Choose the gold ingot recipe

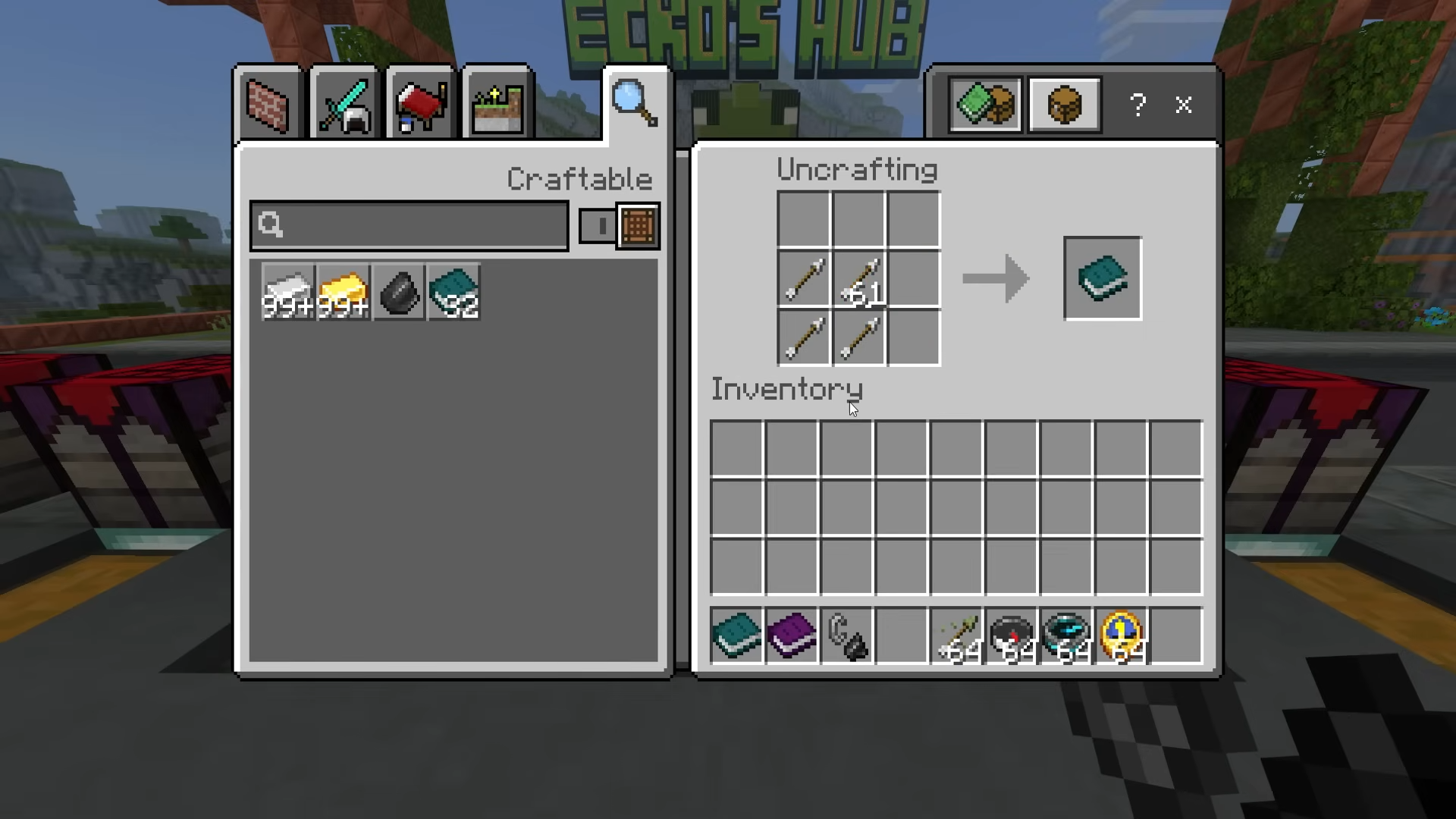point(343,292)
